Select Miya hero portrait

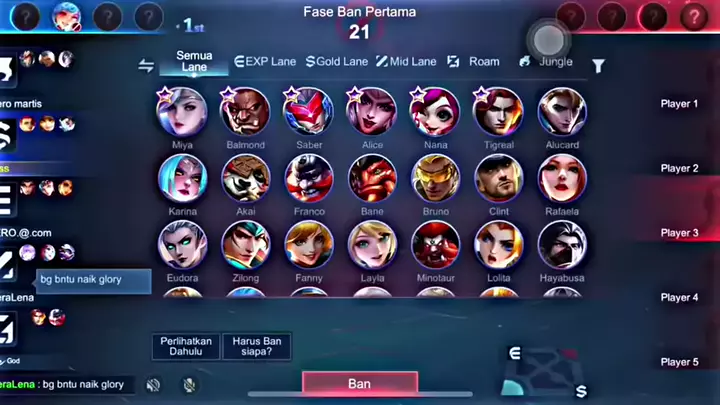182,111
